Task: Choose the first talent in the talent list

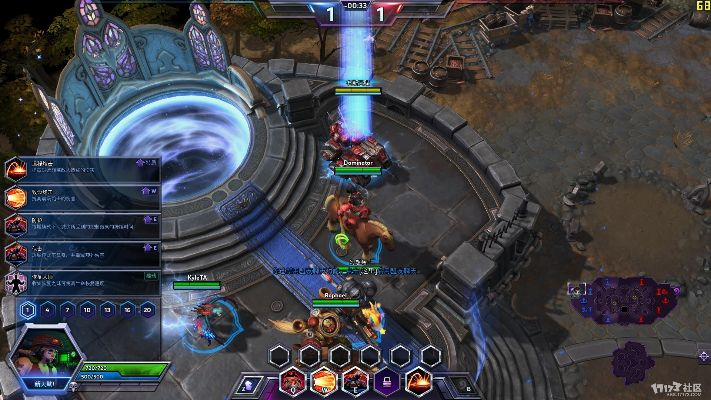Action: pyautogui.click(x=82, y=168)
